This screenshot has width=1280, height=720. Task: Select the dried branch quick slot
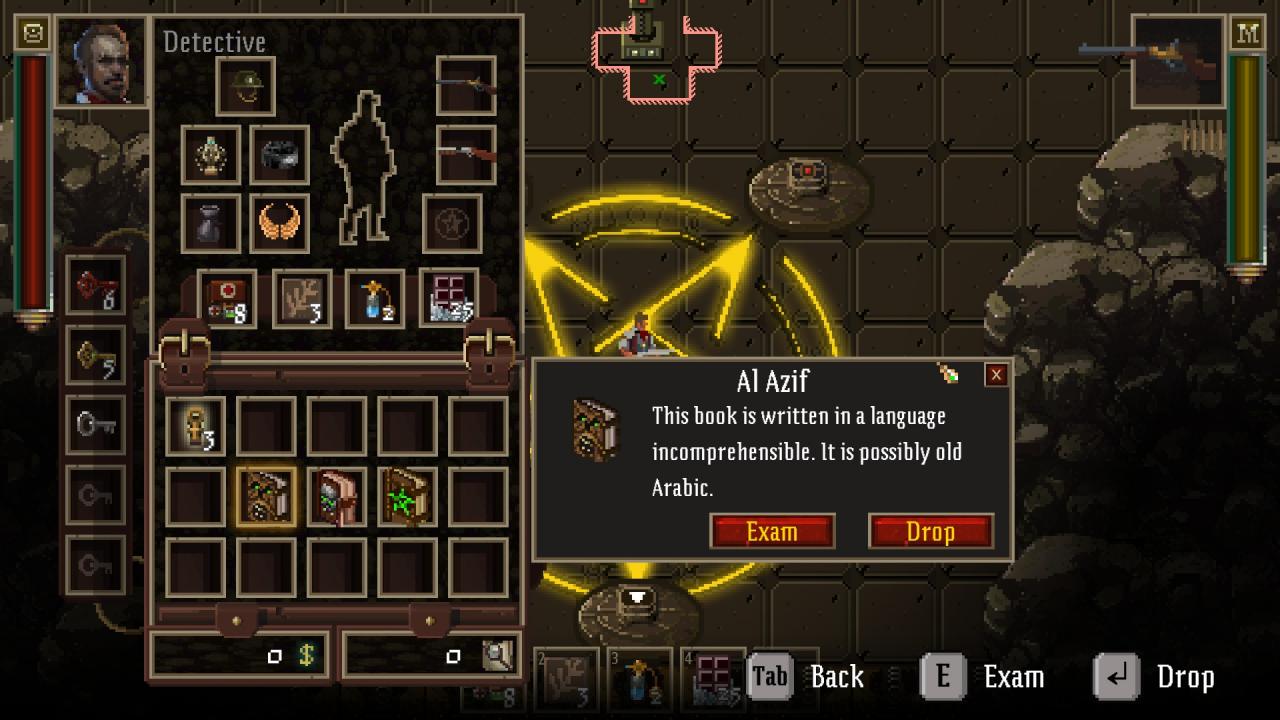click(x=302, y=299)
